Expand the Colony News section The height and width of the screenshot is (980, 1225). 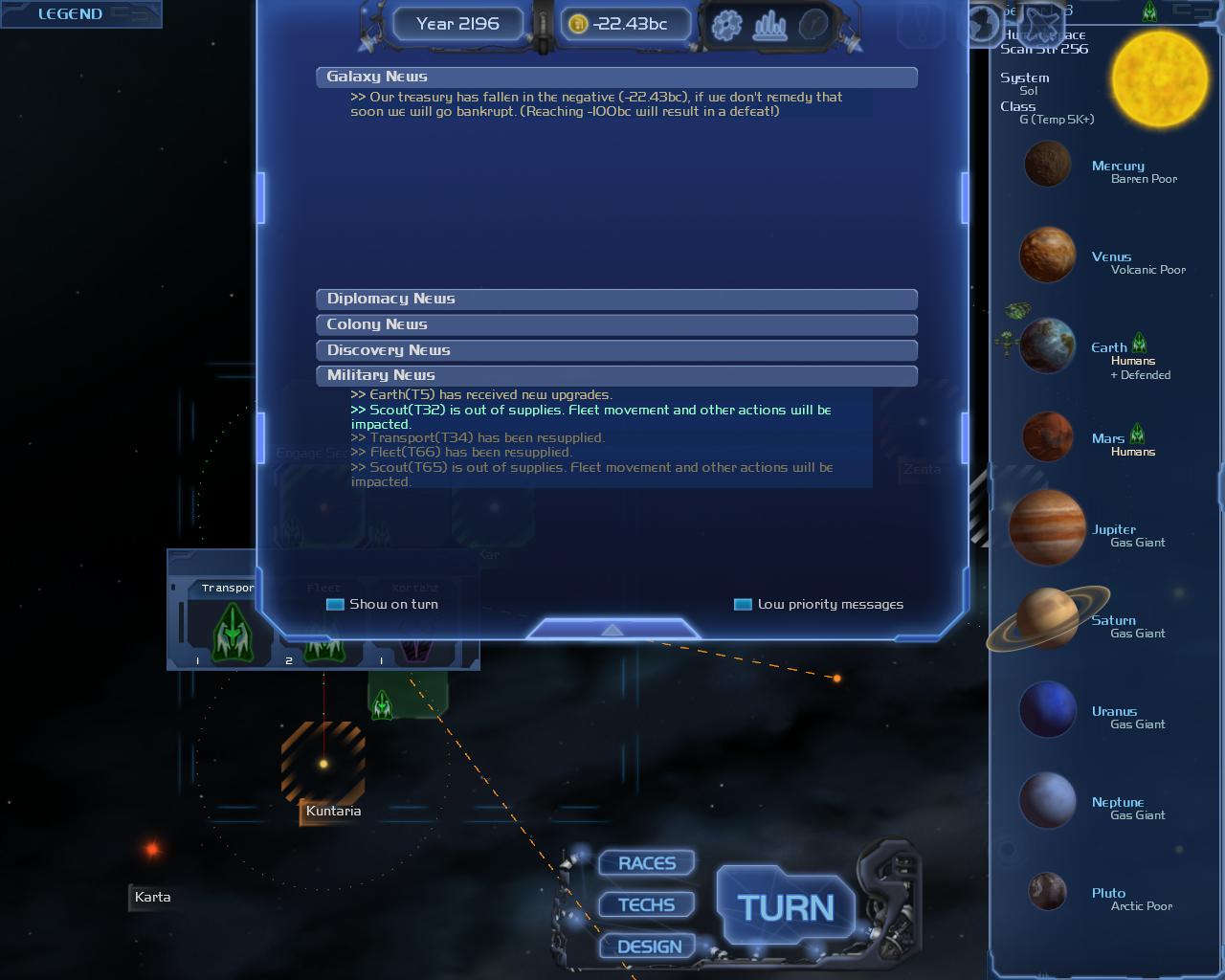pos(616,324)
